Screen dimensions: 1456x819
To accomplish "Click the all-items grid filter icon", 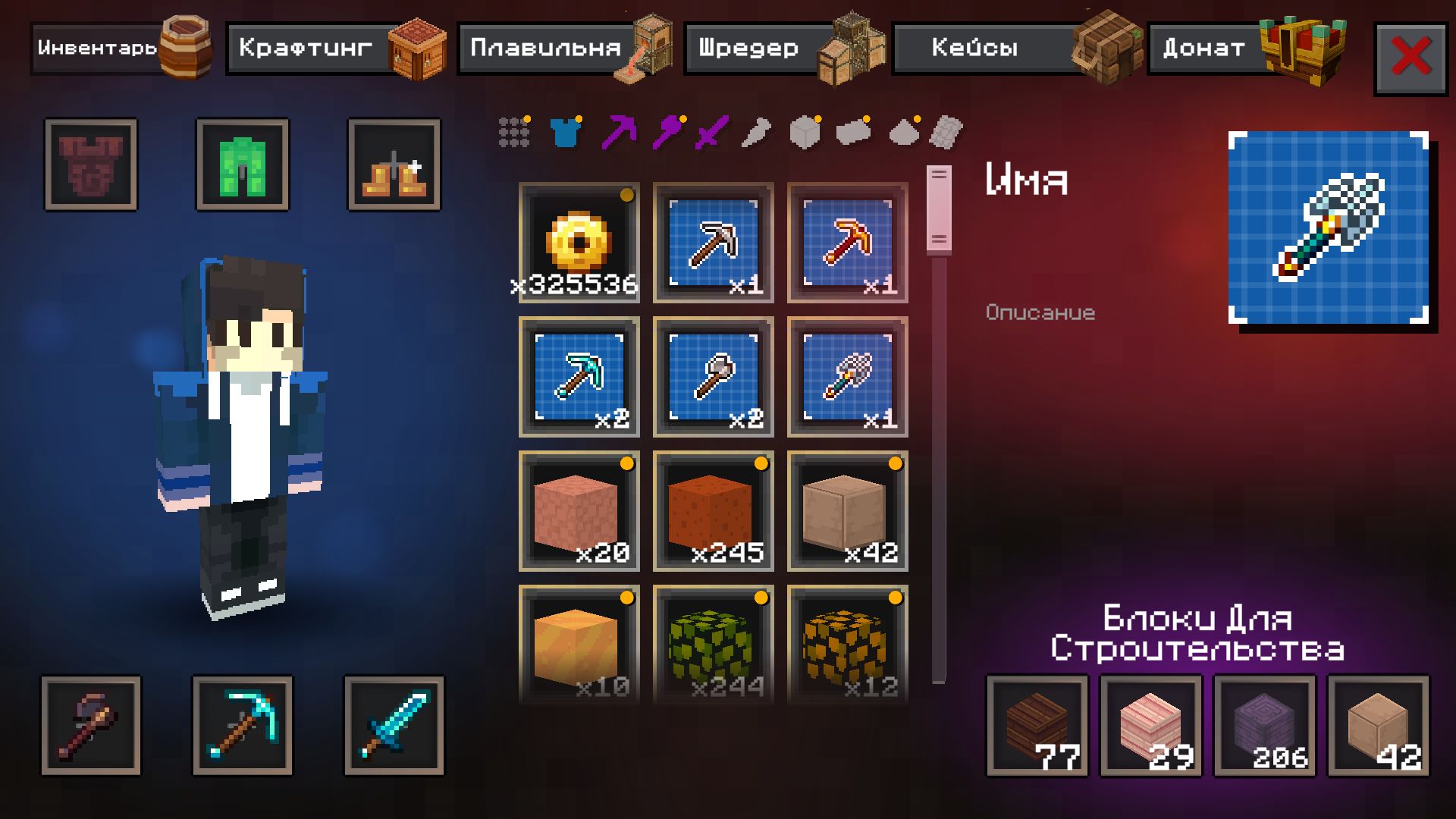I will point(514,133).
